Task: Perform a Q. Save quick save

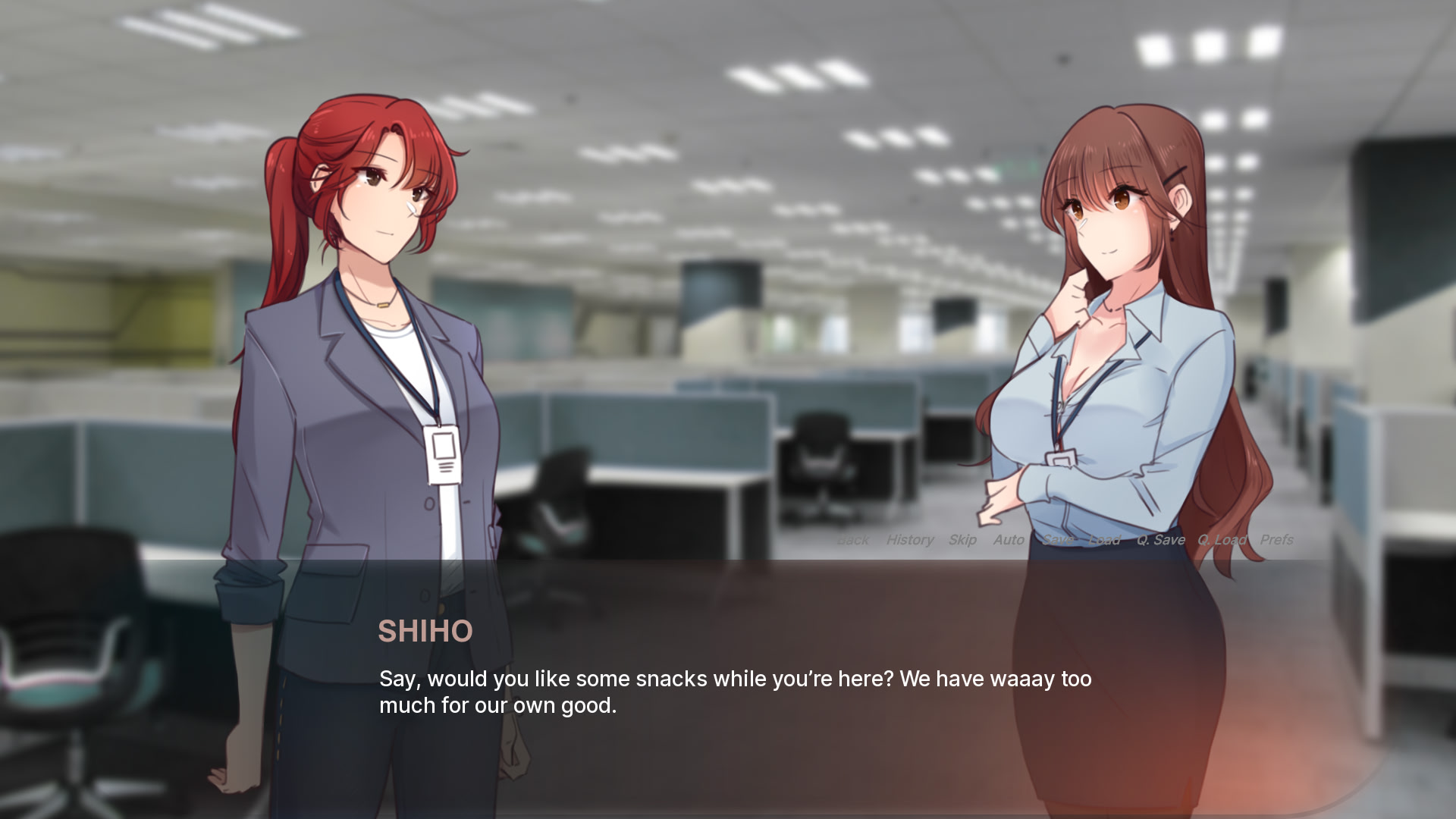Action: coord(1160,540)
